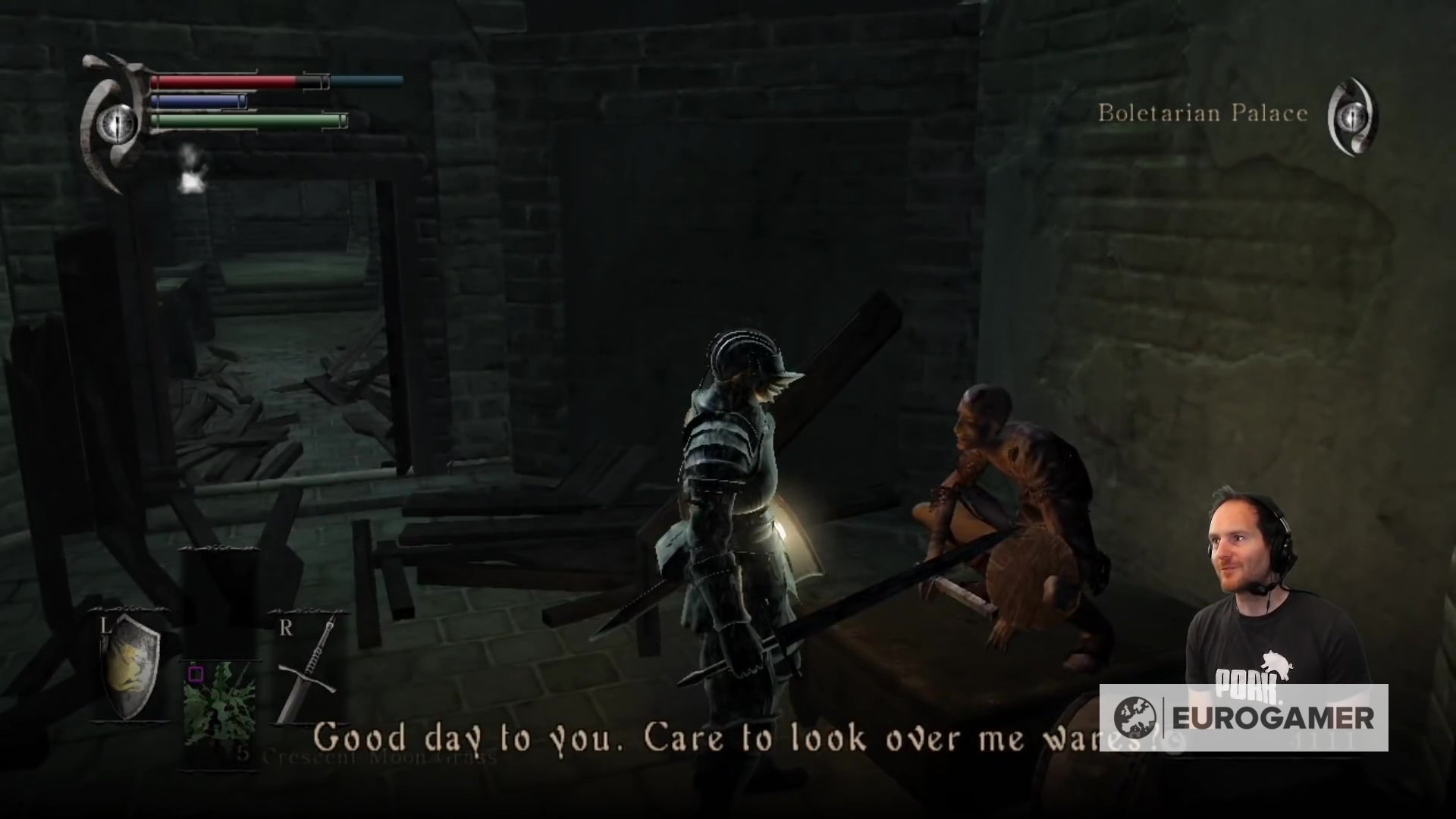
Task: Toggle the L equipment slot indicator
Action: [x=105, y=626]
